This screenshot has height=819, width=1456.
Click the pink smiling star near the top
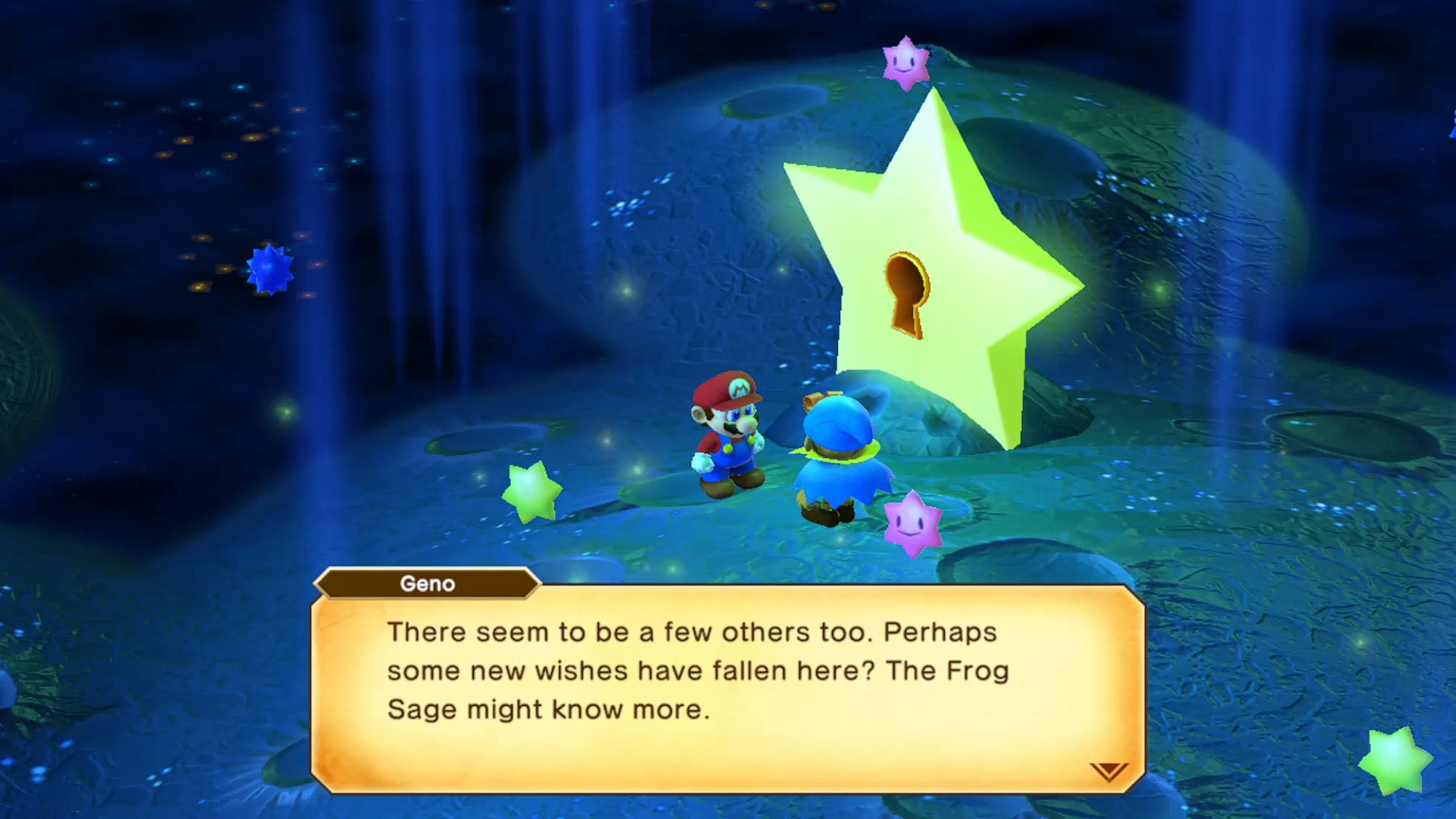click(907, 62)
